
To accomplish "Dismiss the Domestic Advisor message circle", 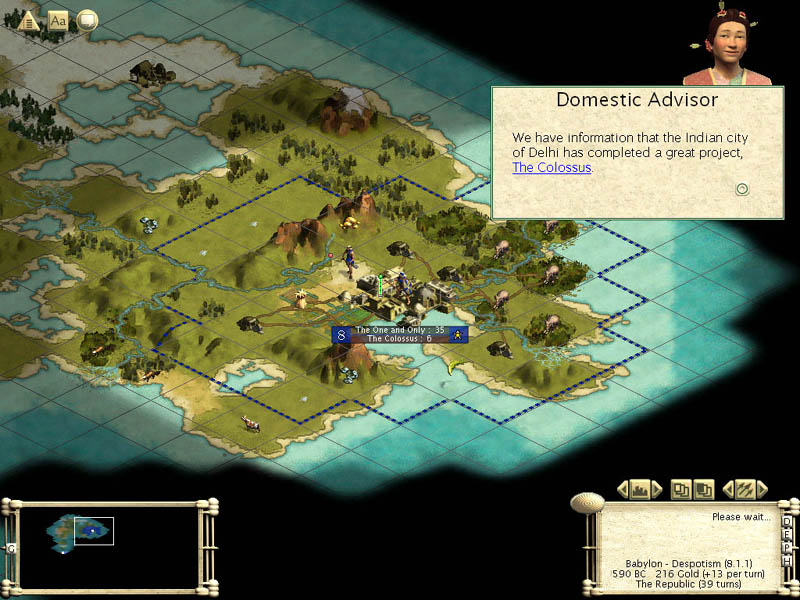I will [742, 189].
